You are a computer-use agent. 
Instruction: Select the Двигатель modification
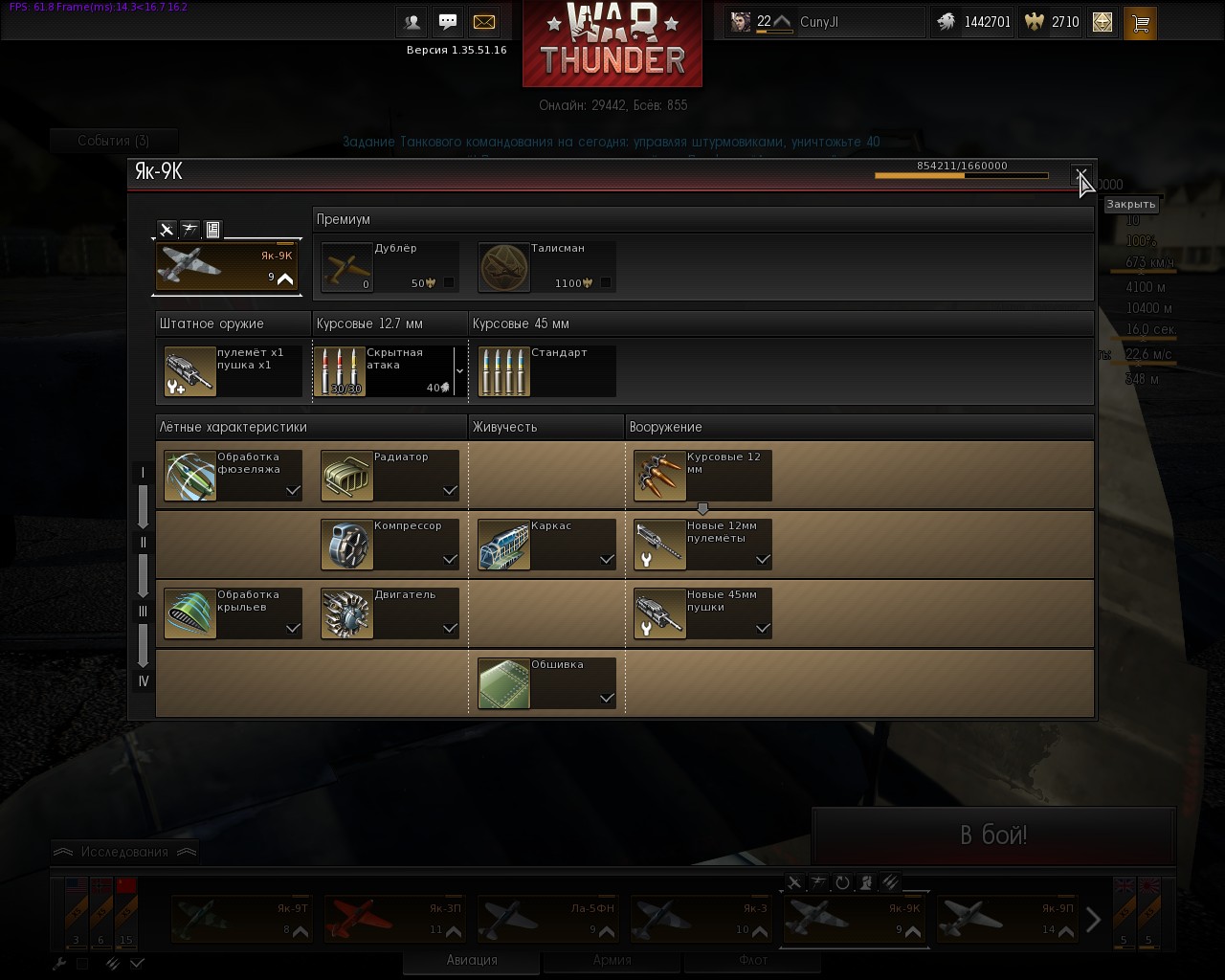390,613
